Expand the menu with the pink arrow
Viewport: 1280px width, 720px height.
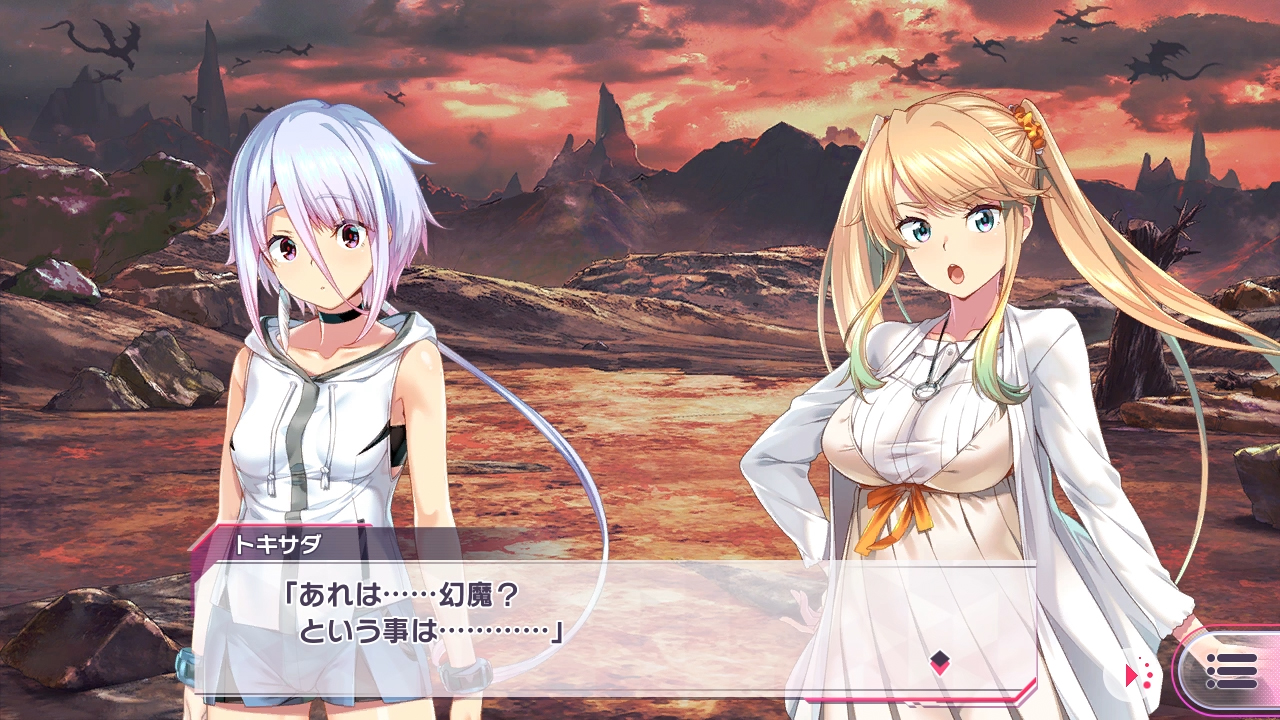[x=1136, y=674]
